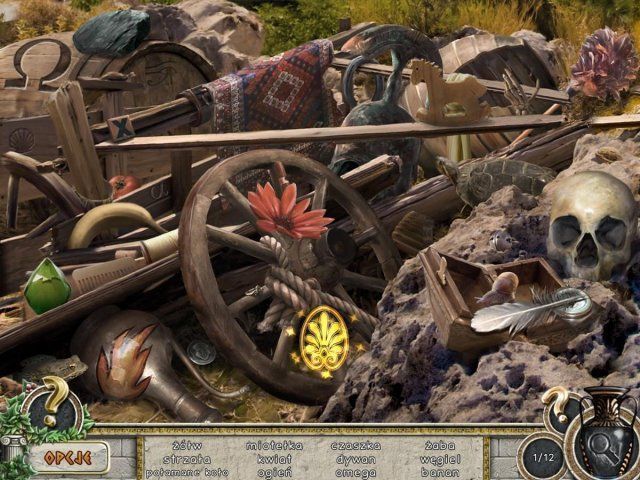Select the word 'czaszka' in the list
The width and height of the screenshot is (640, 480).
click(x=356, y=445)
